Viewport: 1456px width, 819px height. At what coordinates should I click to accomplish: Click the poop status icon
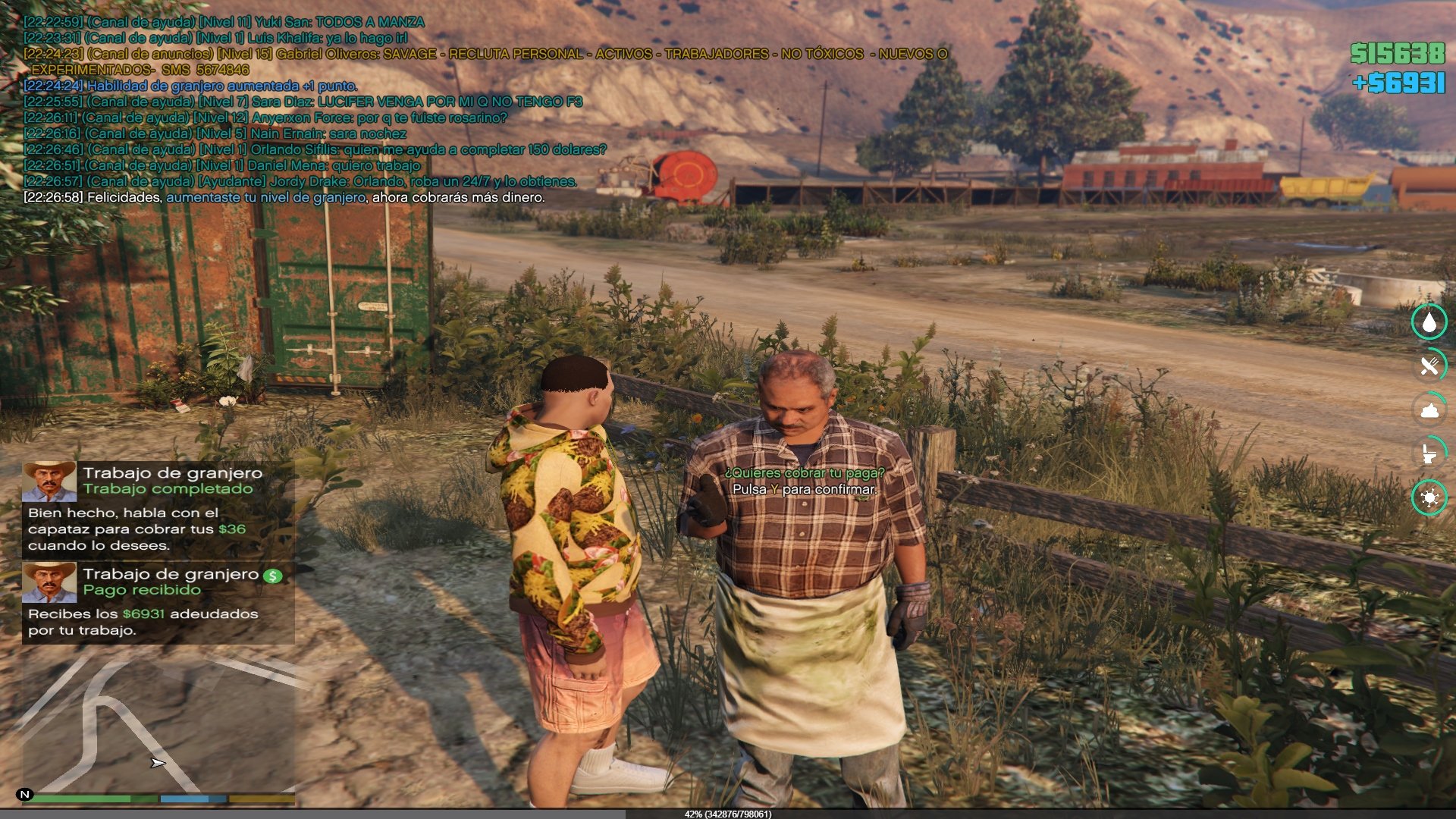coord(1429,410)
